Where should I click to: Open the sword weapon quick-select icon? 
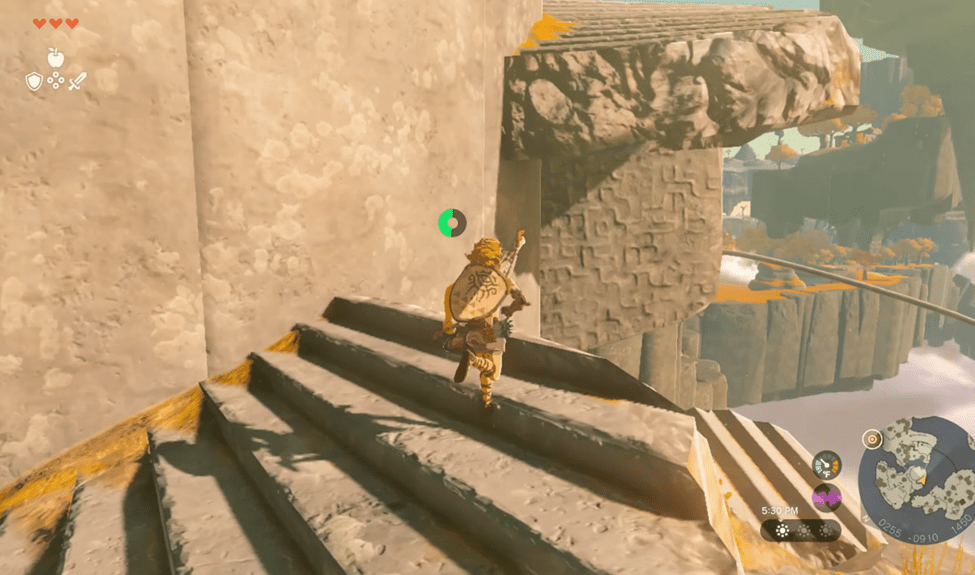click(78, 80)
